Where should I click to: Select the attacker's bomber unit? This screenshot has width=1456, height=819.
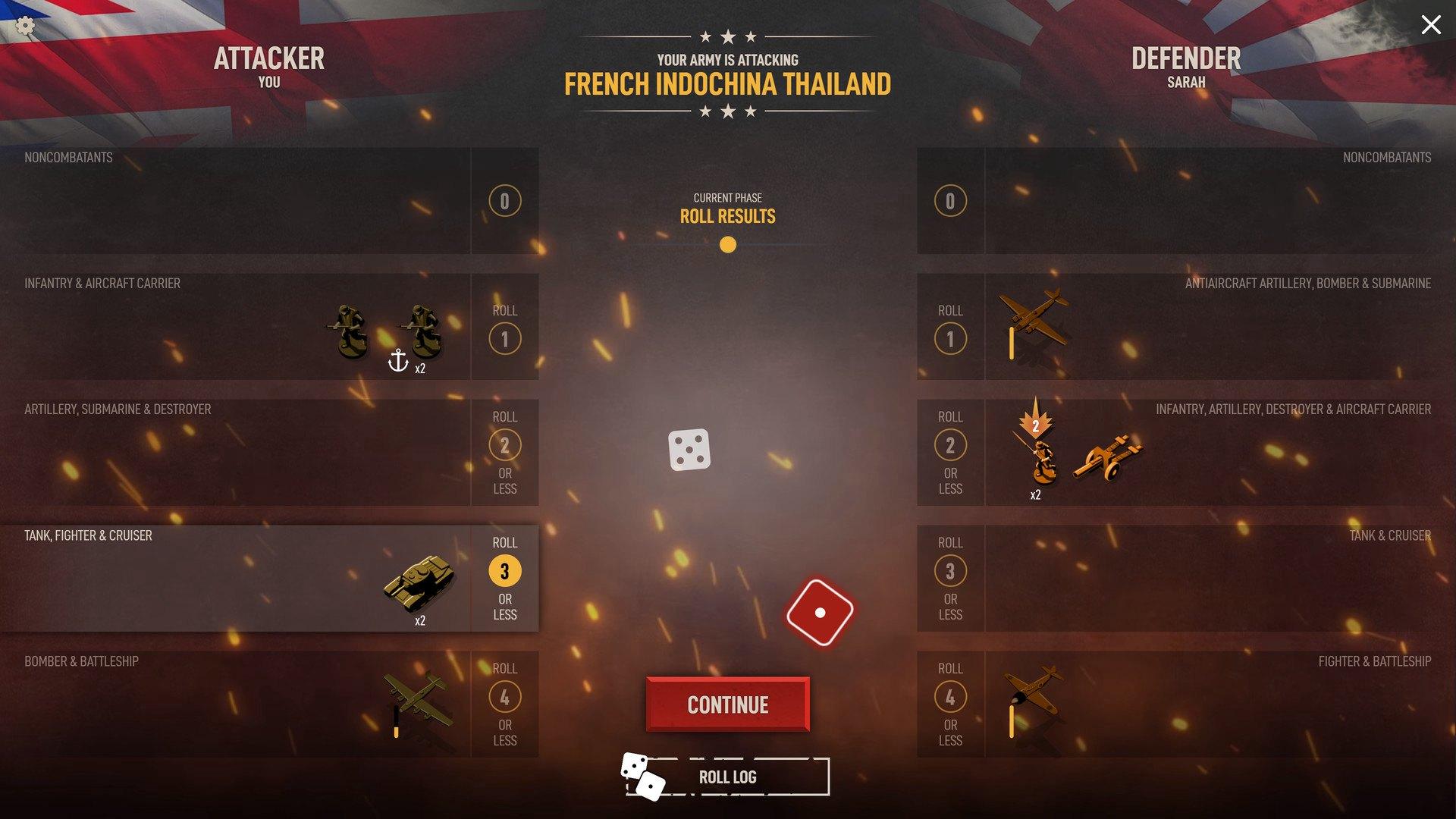pyautogui.click(x=418, y=698)
